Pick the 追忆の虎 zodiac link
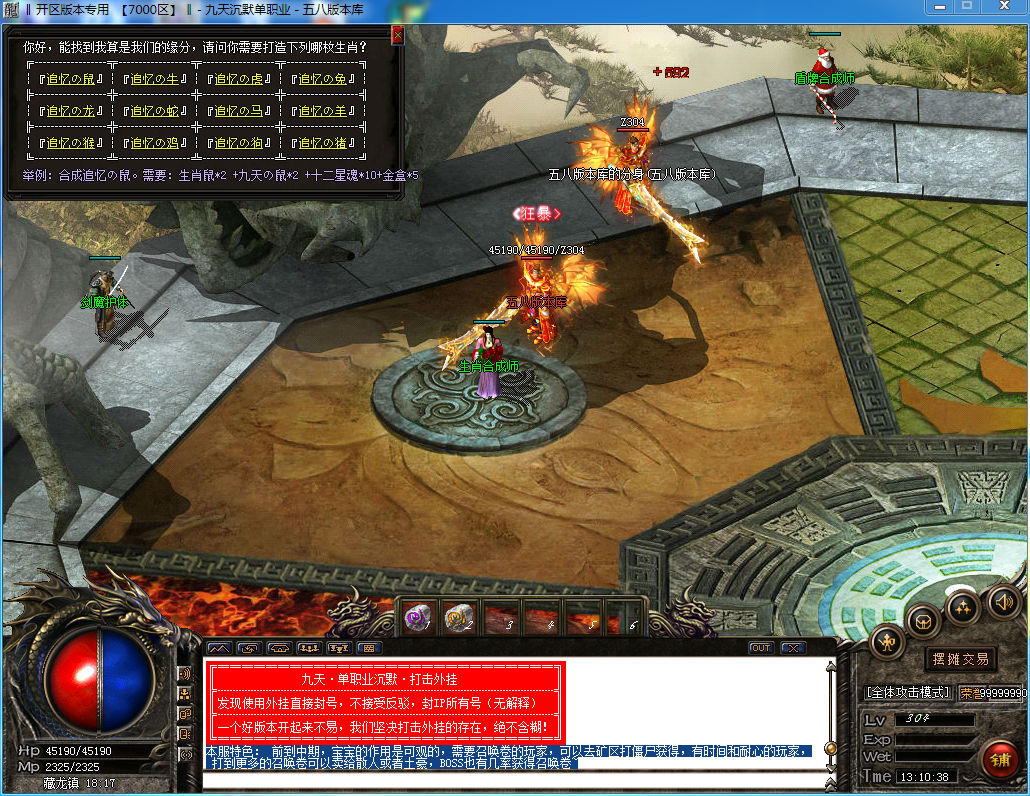The width and height of the screenshot is (1030, 796). [x=238, y=79]
